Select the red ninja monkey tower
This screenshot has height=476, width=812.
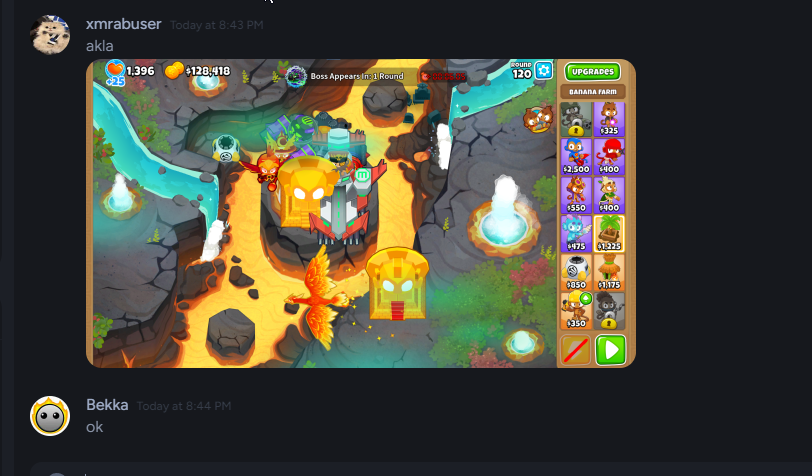tap(609, 157)
